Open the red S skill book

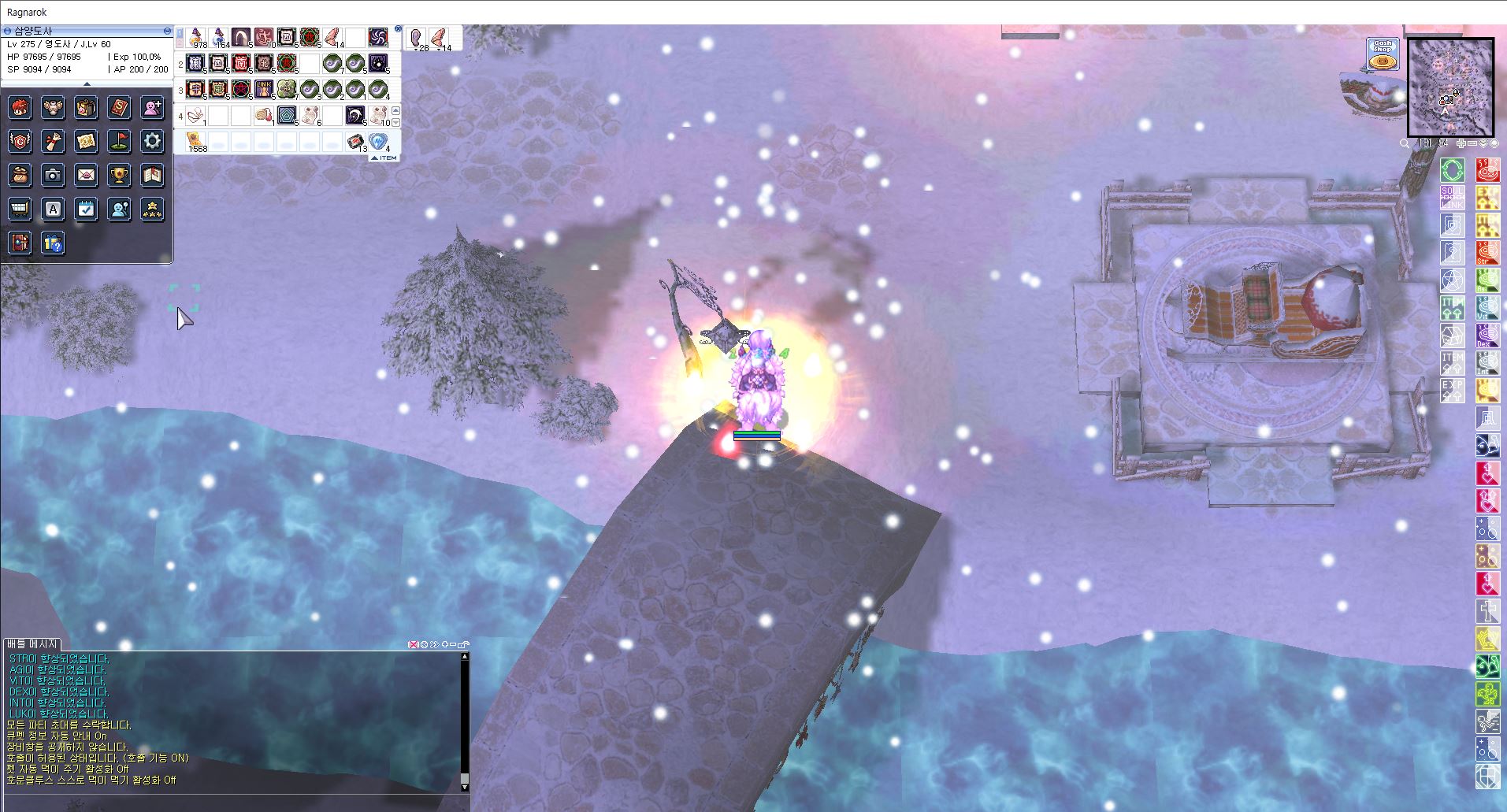pos(119,107)
